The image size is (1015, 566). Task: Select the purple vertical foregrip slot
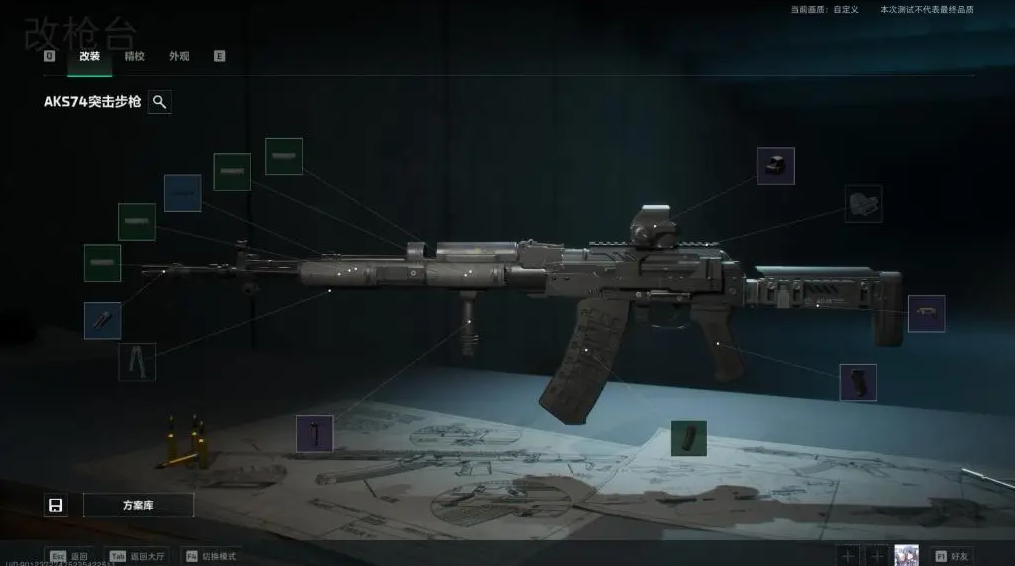coord(315,434)
